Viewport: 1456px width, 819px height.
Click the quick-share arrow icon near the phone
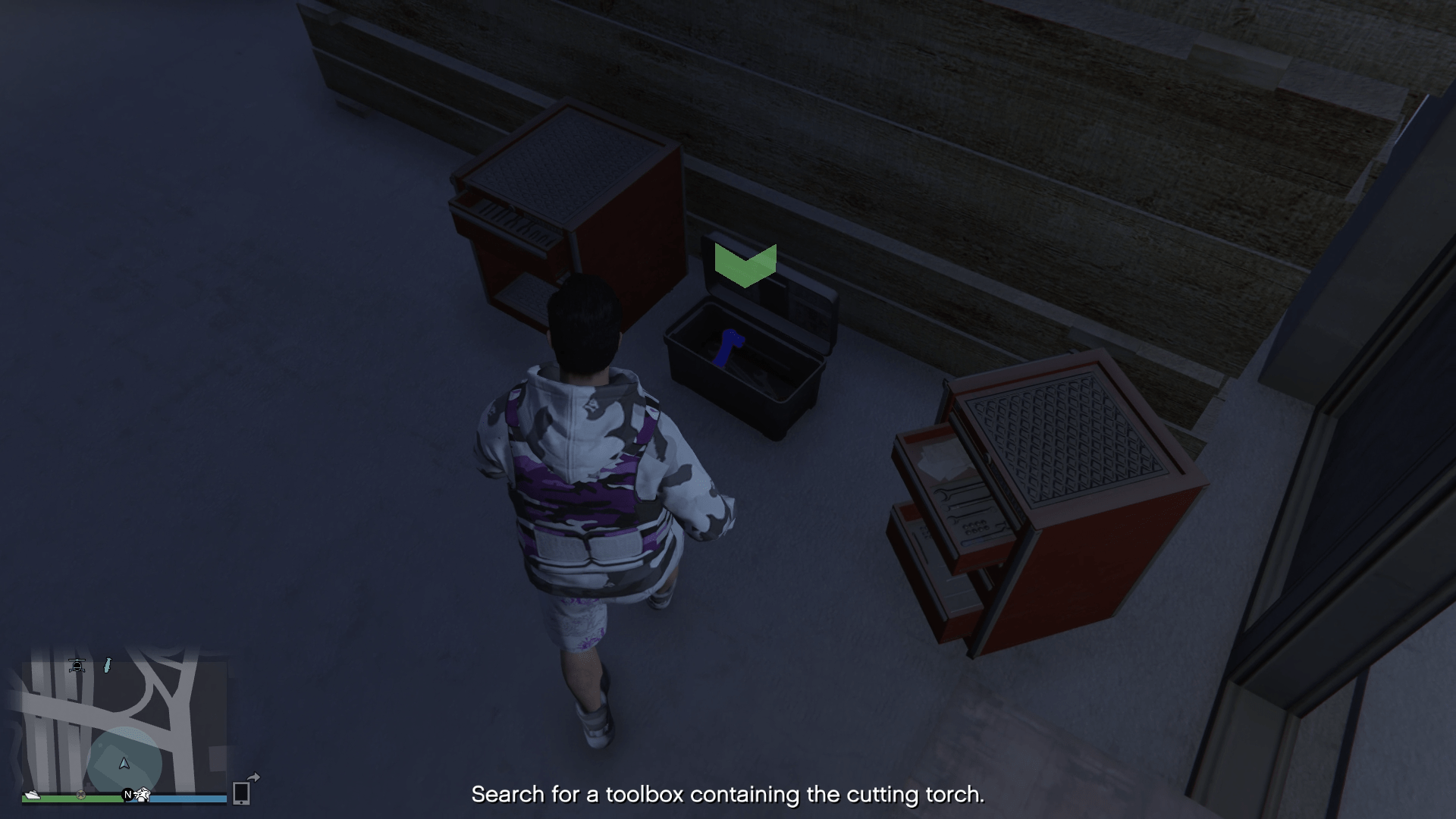[x=255, y=777]
